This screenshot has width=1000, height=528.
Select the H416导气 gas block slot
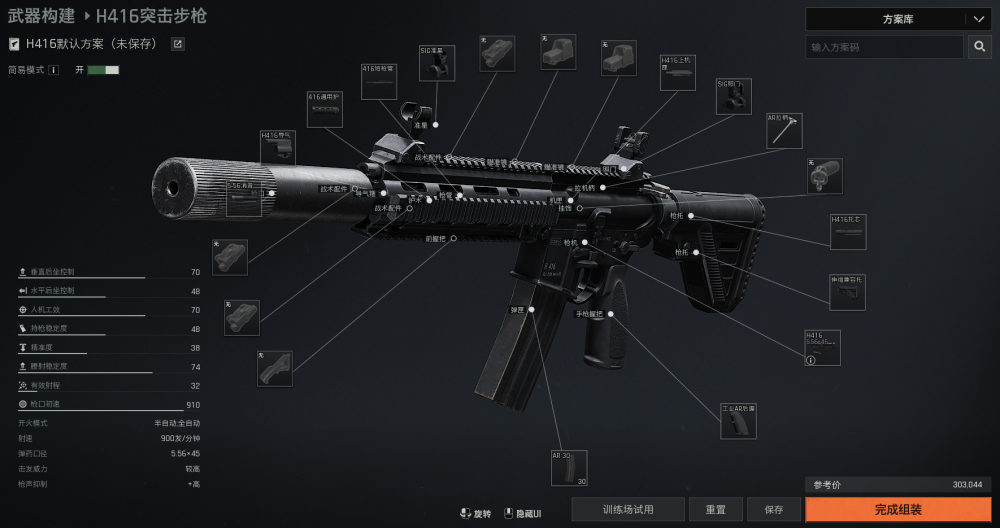[278, 148]
